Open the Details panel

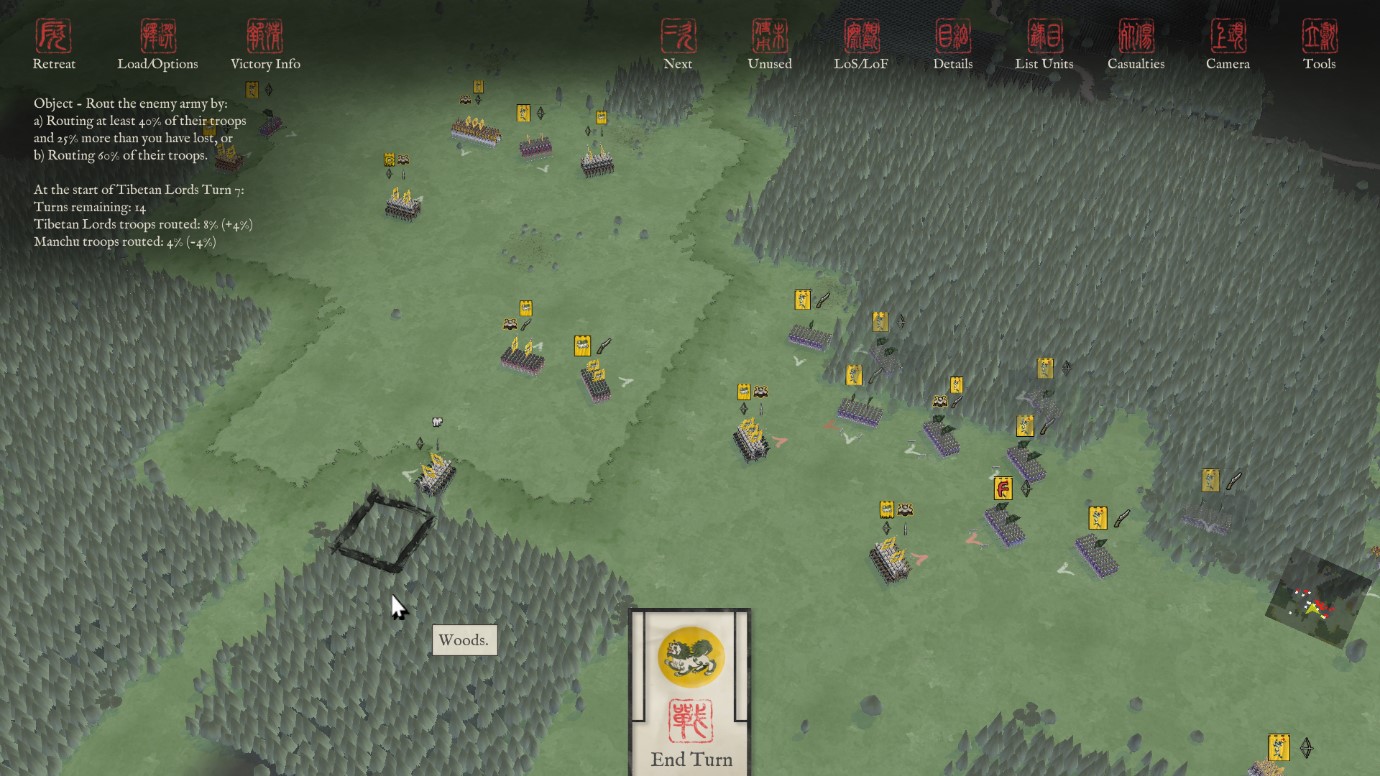click(952, 45)
